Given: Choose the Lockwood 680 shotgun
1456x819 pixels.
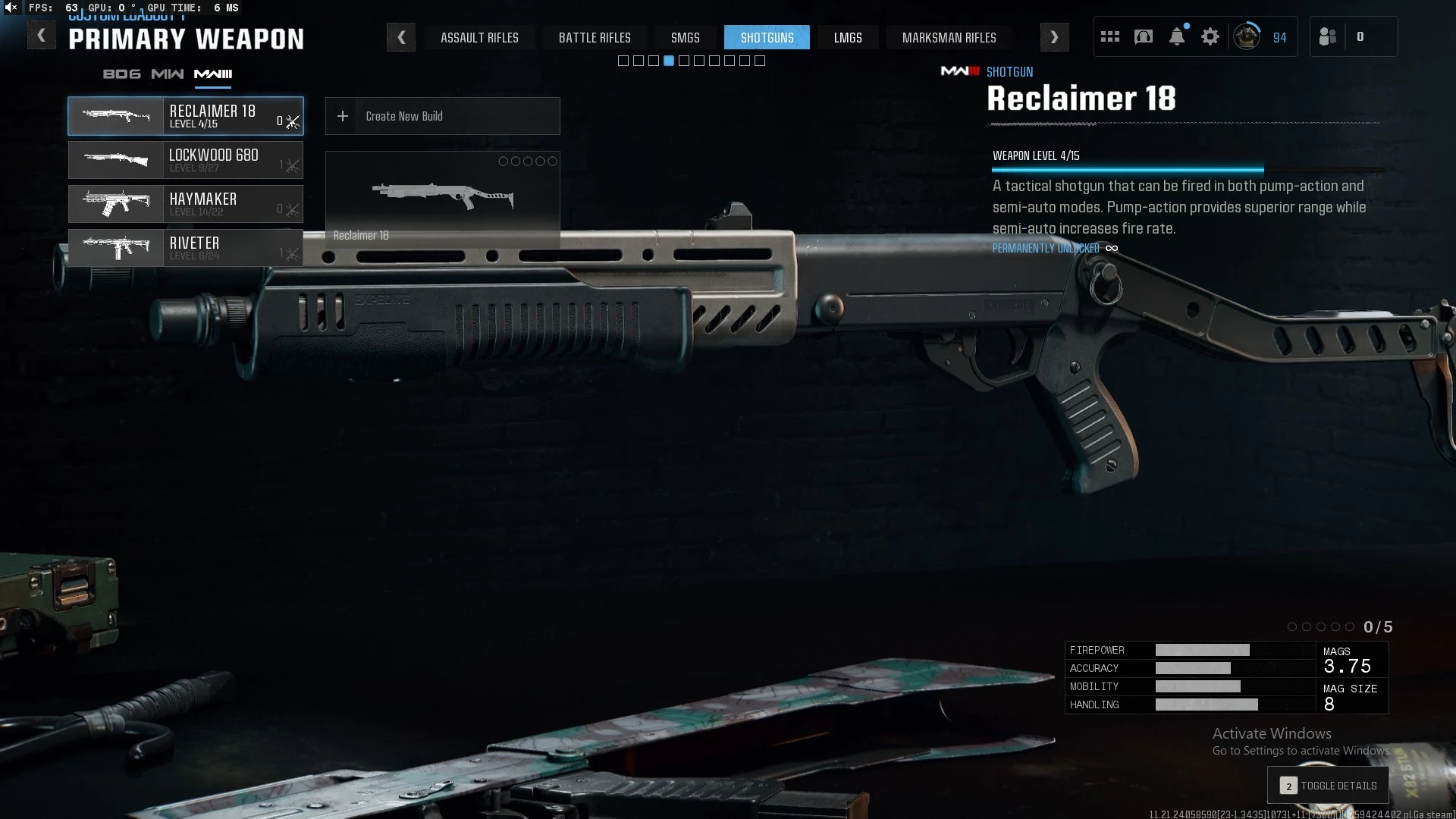Looking at the screenshot, I should (186, 160).
